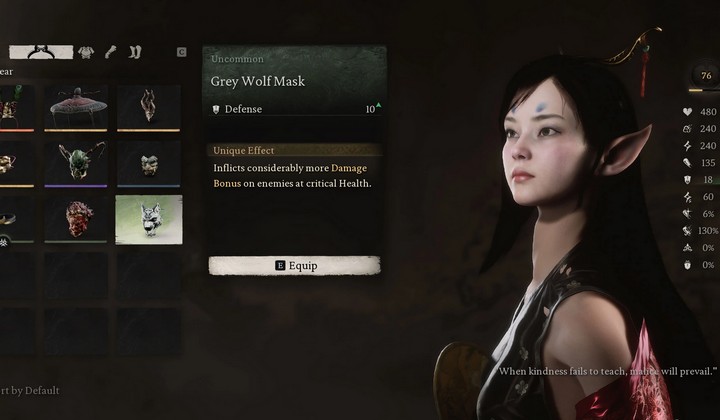
Task: Select the Grey Wolf Mask slot
Action: click(149, 219)
